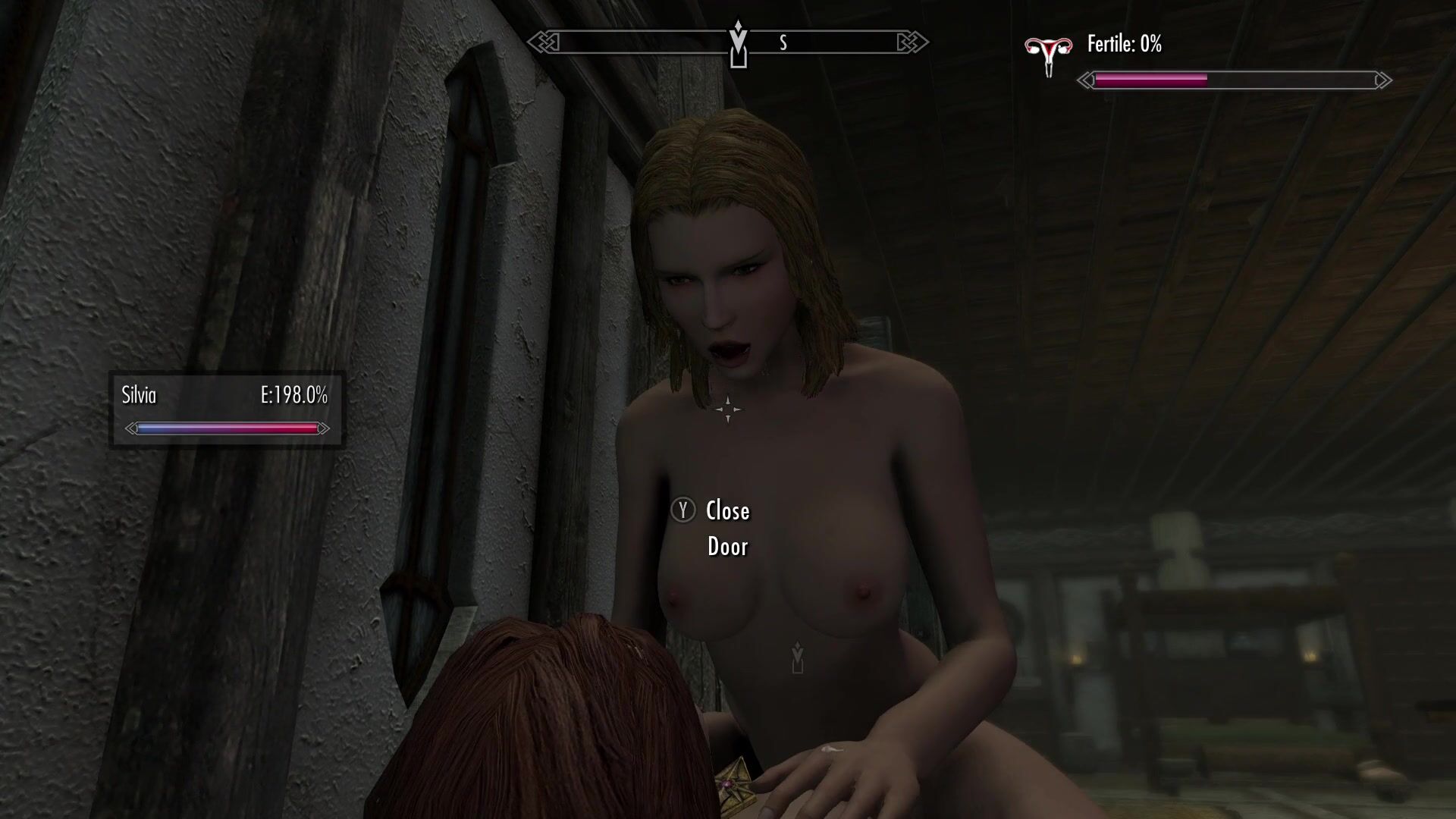Click the Silvia status widget name

coord(139,395)
